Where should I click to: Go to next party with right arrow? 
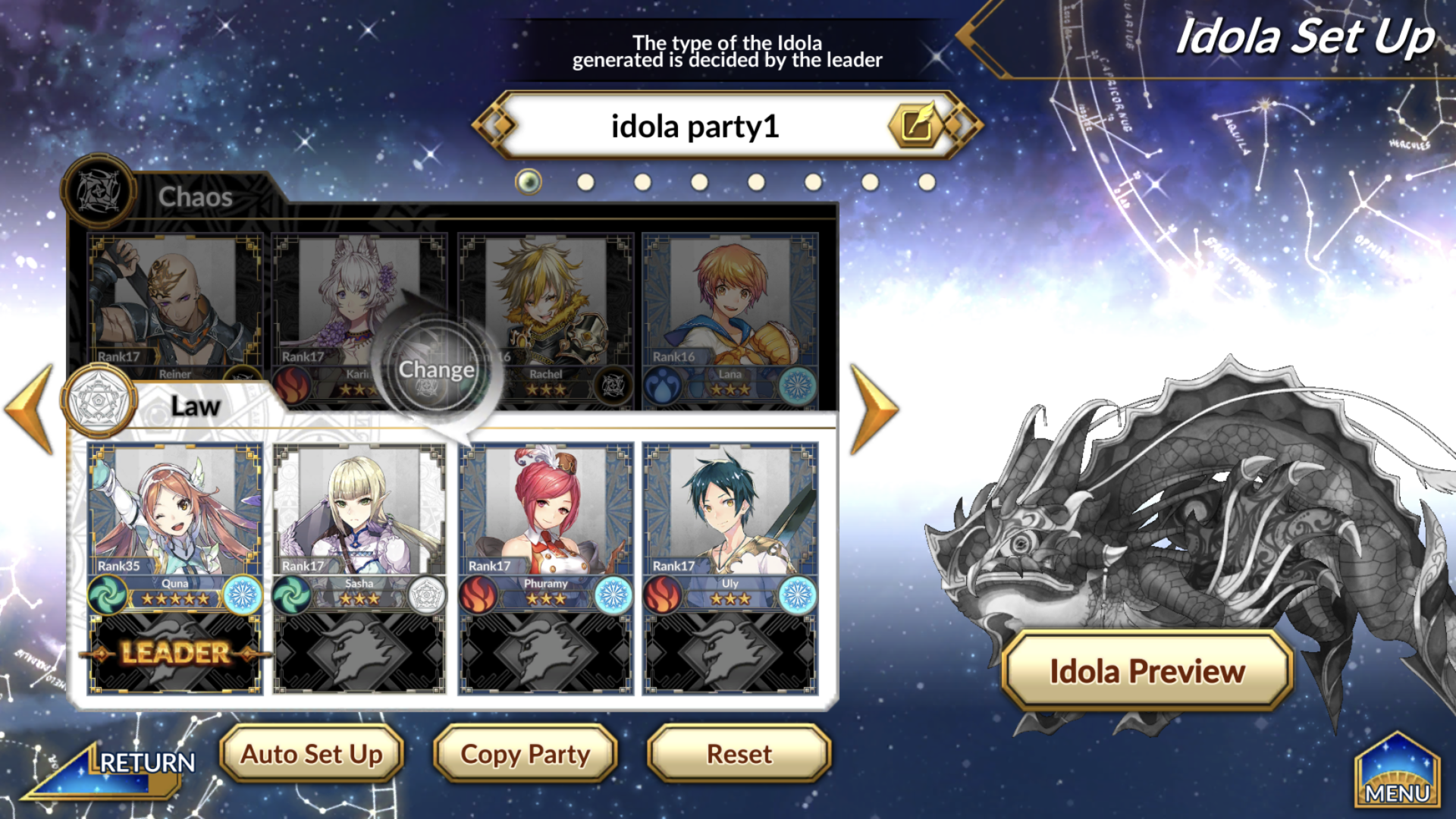[874, 409]
